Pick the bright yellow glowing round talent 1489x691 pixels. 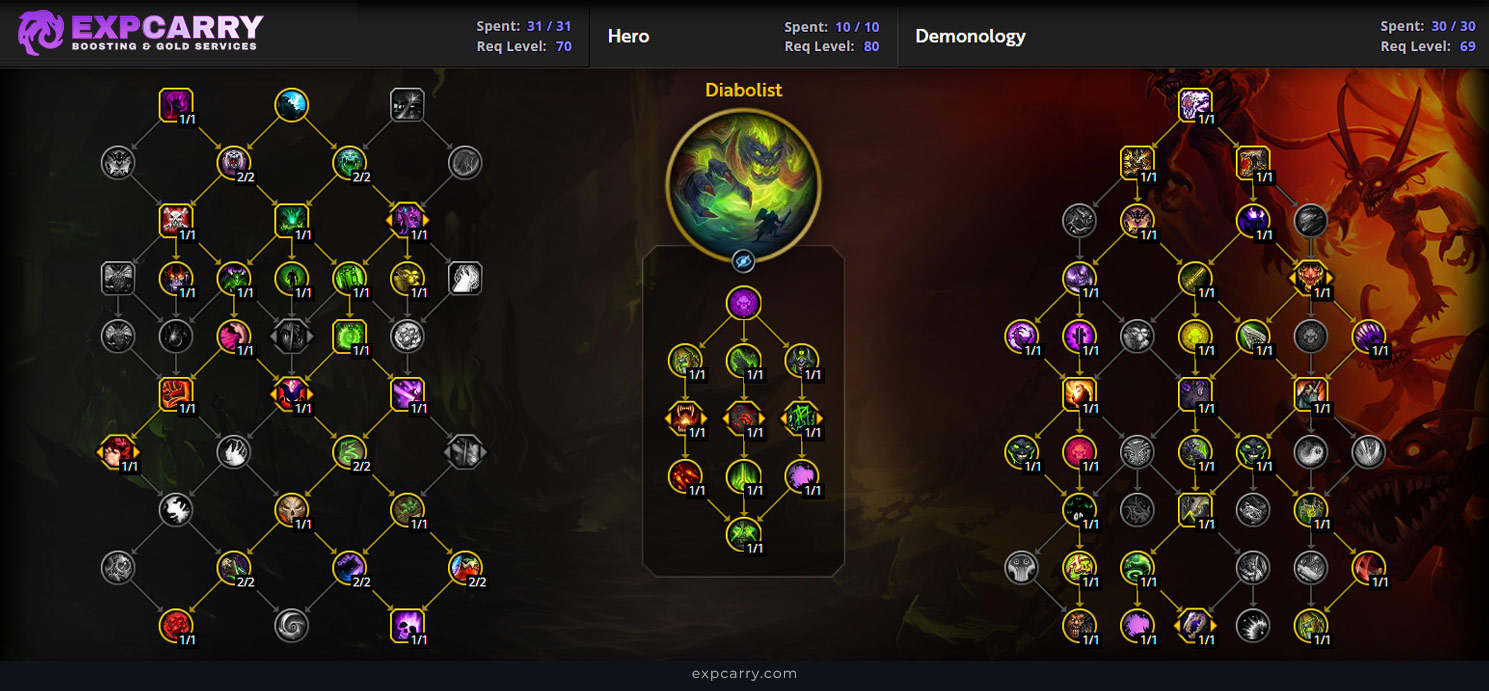1194,336
